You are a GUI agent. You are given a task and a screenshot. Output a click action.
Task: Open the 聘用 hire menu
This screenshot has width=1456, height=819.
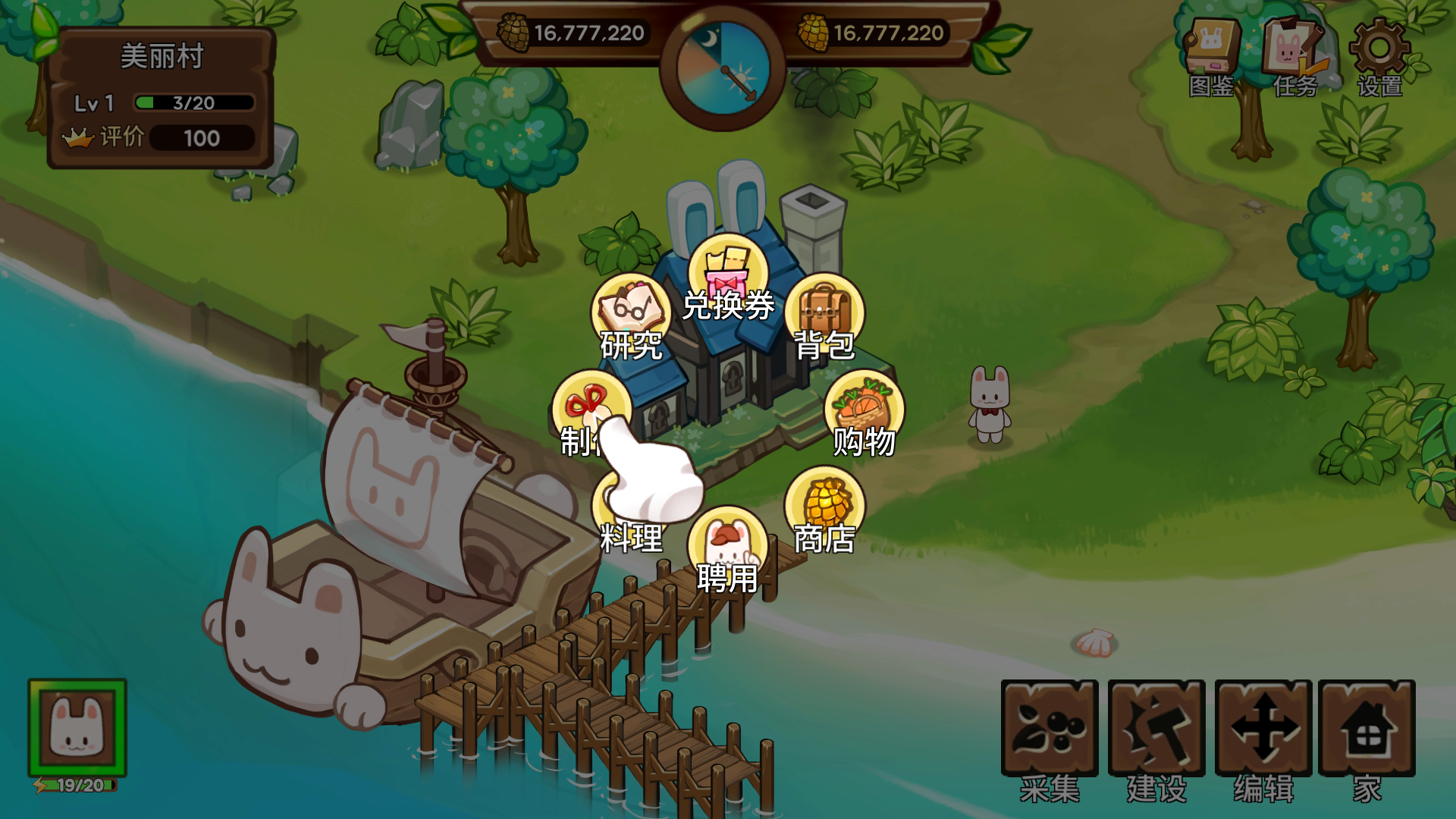(727, 548)
